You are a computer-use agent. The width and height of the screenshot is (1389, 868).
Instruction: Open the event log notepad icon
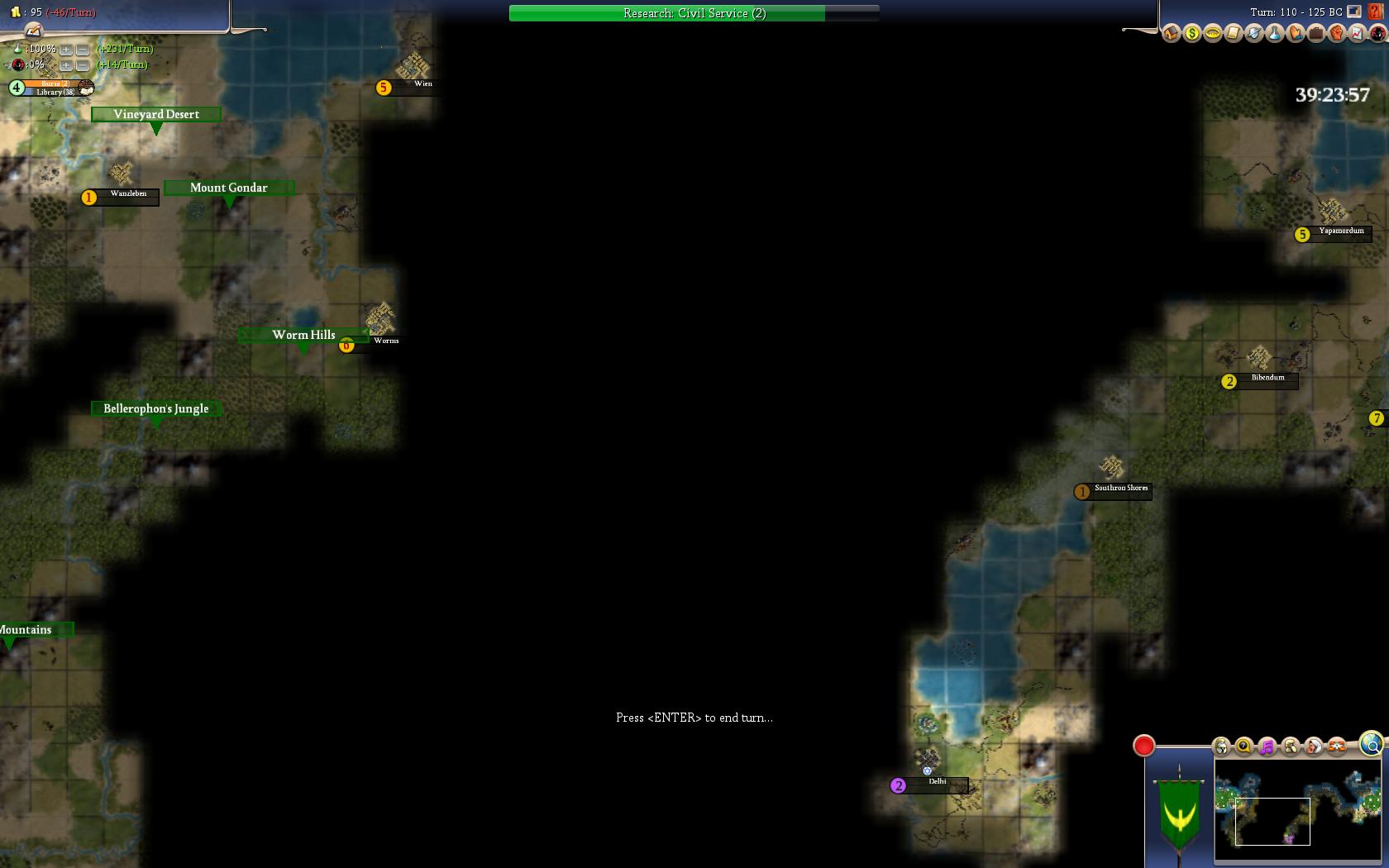(x=33, y=31)
